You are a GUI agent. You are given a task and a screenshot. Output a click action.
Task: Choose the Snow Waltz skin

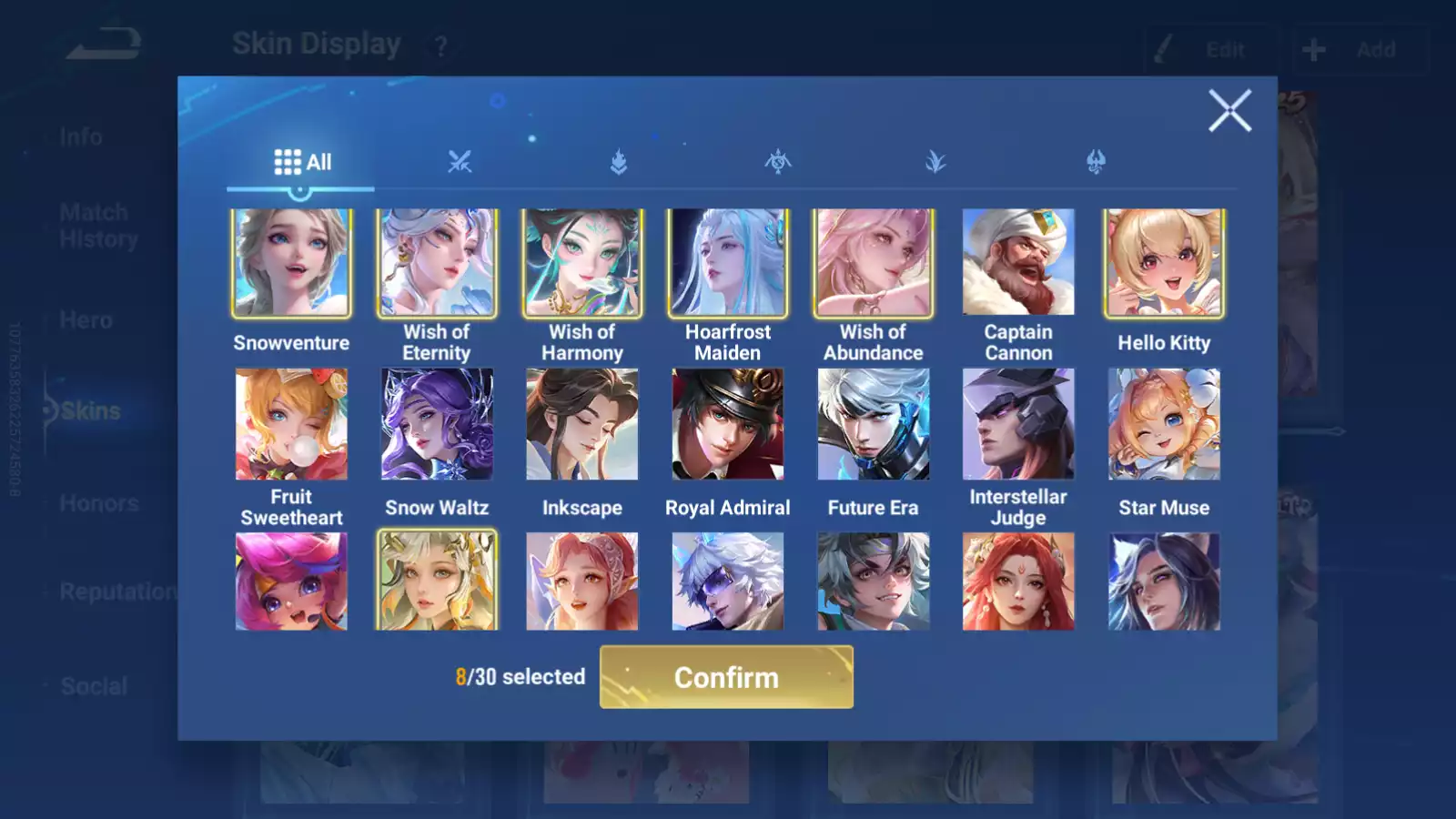437,424
